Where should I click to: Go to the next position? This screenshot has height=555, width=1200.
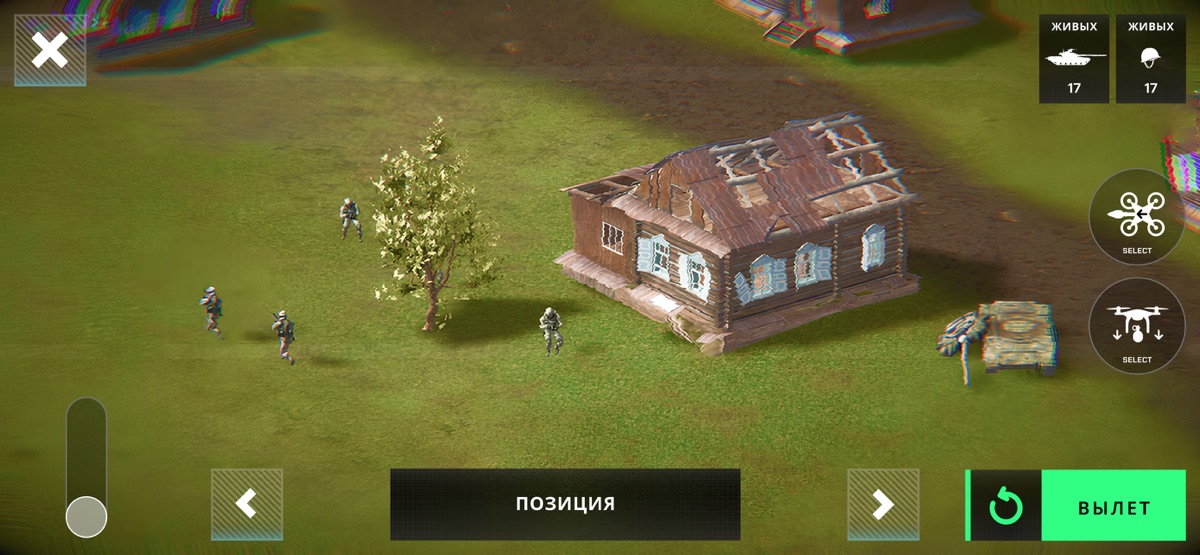883,504
